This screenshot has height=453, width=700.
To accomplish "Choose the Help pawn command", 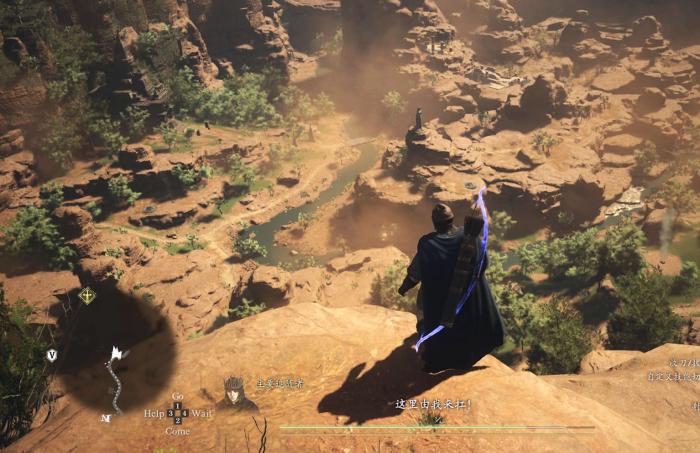I will point(153,413).
